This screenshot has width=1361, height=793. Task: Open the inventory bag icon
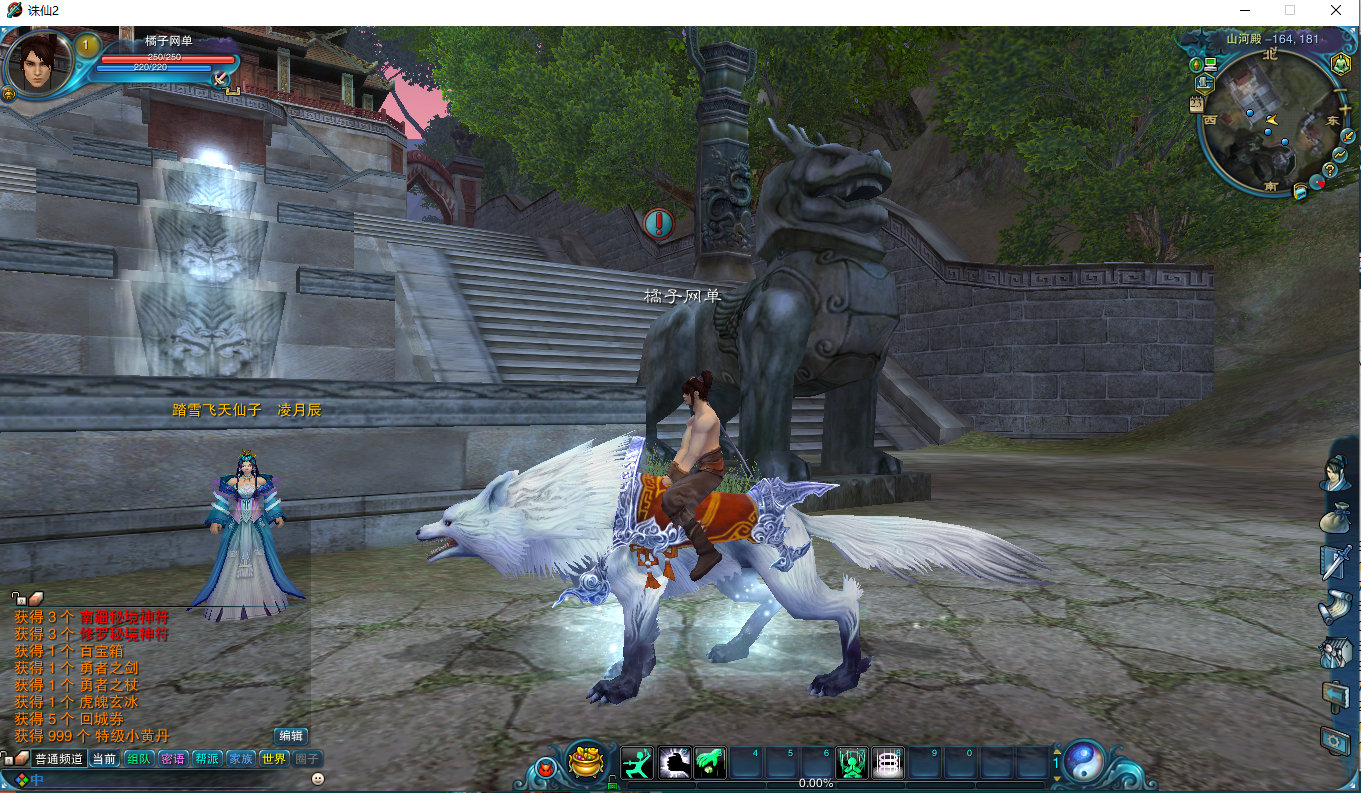[1335, 518]
